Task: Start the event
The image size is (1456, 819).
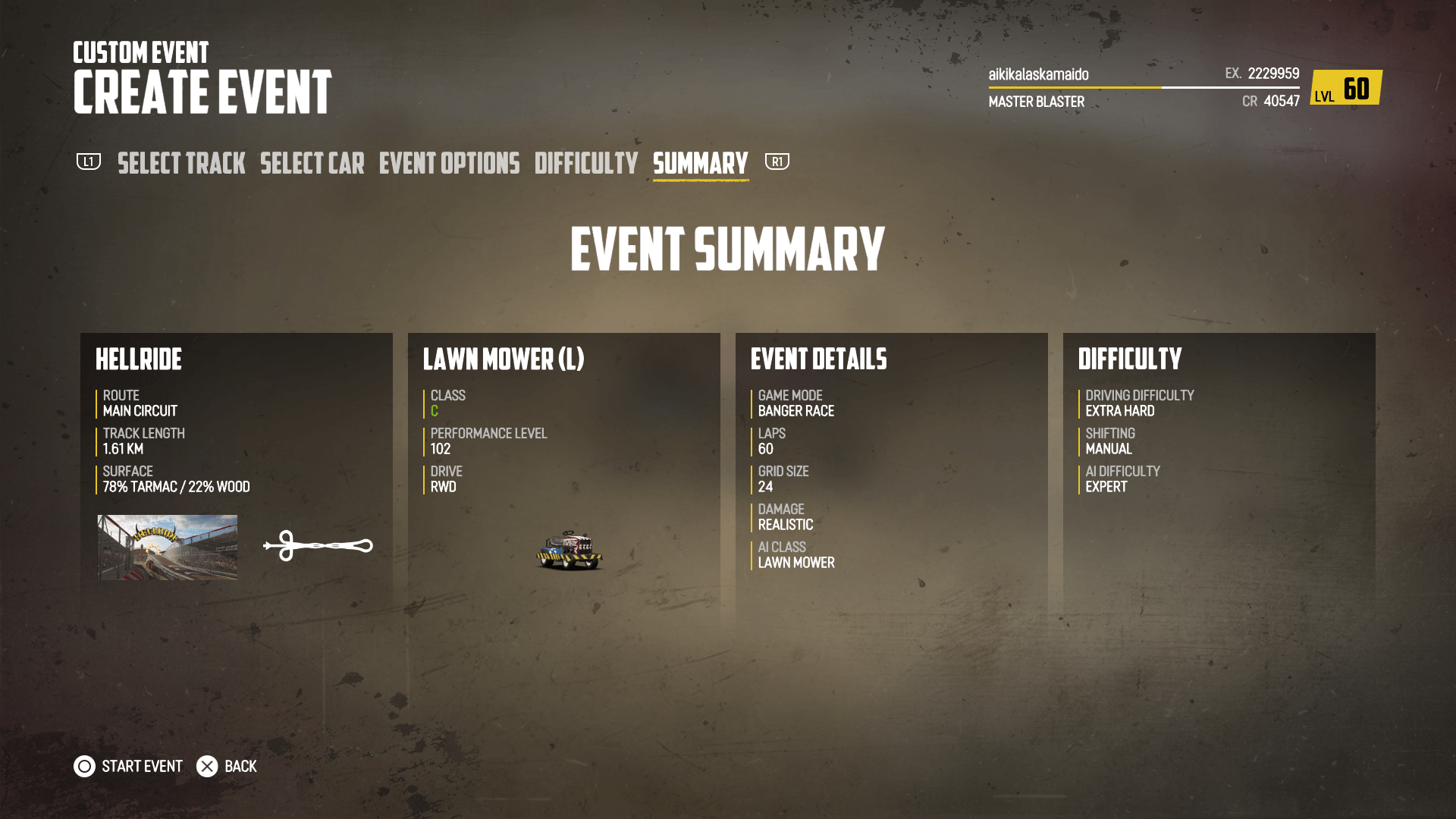Action: (128, 766)
